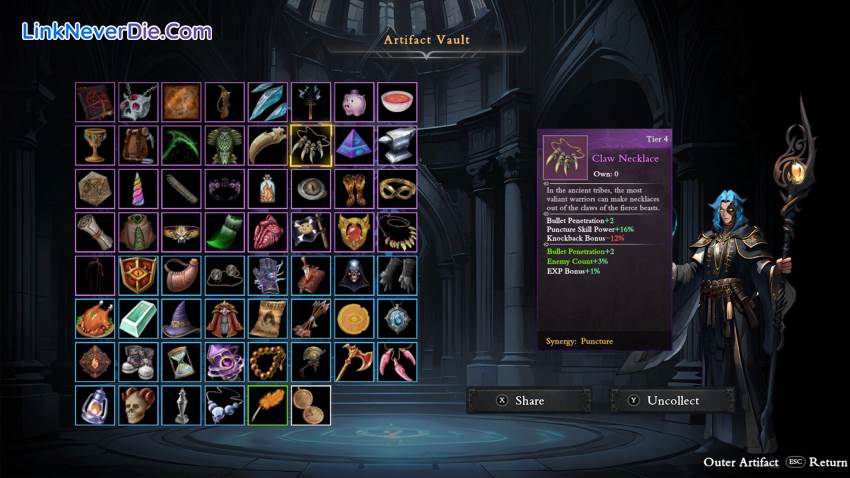Select the roast turkey artifact
Image resolution: width=850 pixels, height=478 pixels.
pos(95,318)
